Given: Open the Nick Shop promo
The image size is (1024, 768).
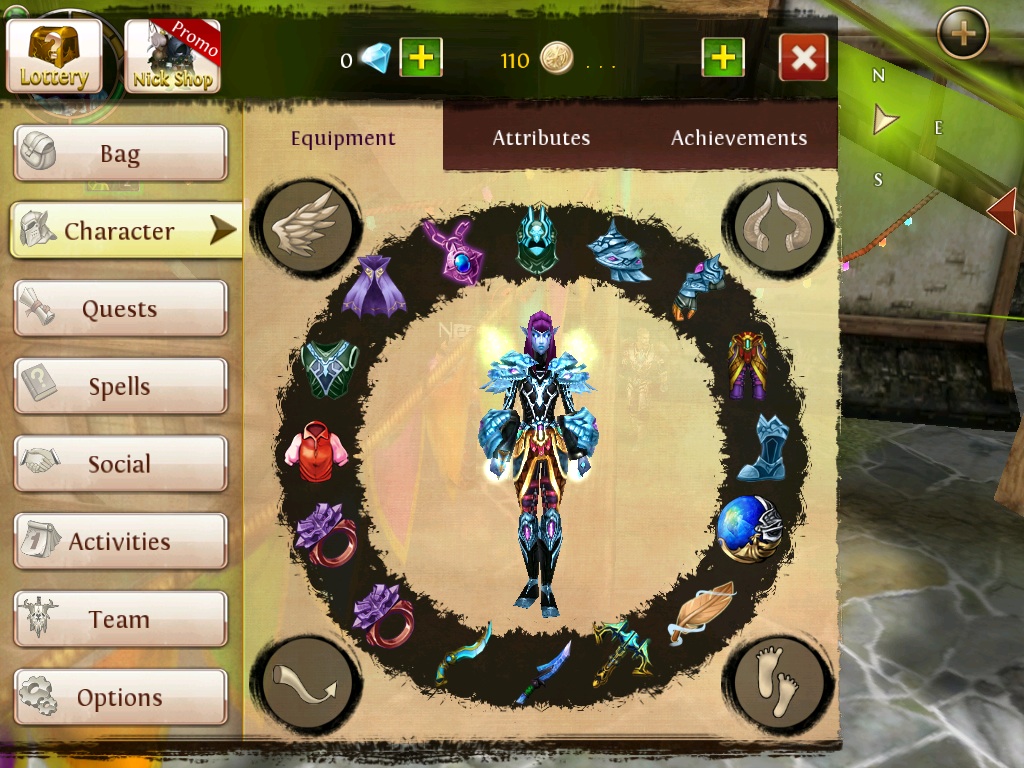Looking at the screenshot, I should [172, 56].
